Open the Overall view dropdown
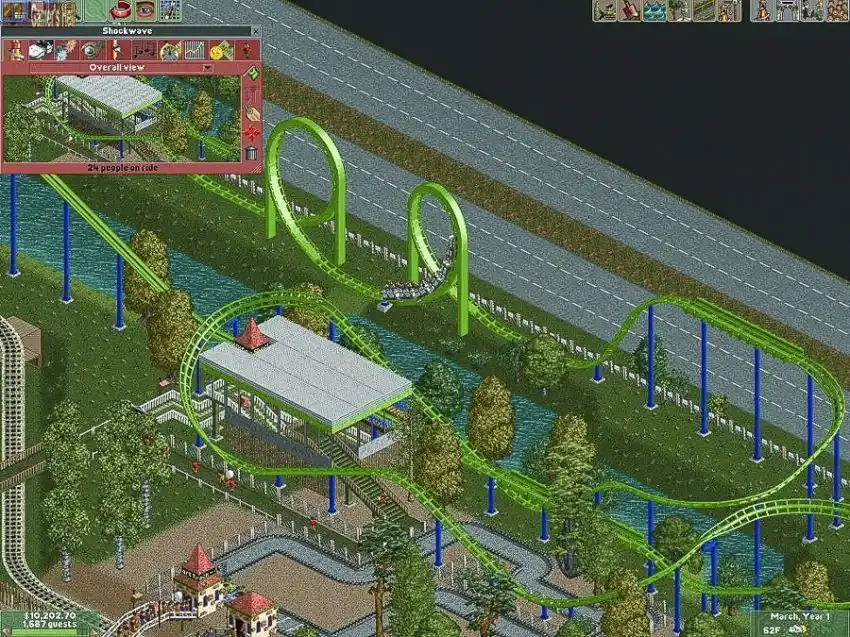The image size is (850, 637). click(x=207, y=68)
